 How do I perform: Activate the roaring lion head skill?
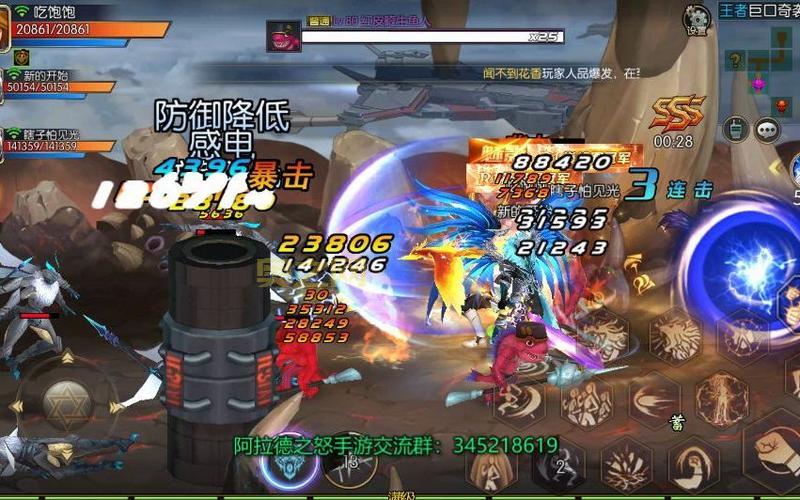674,335
